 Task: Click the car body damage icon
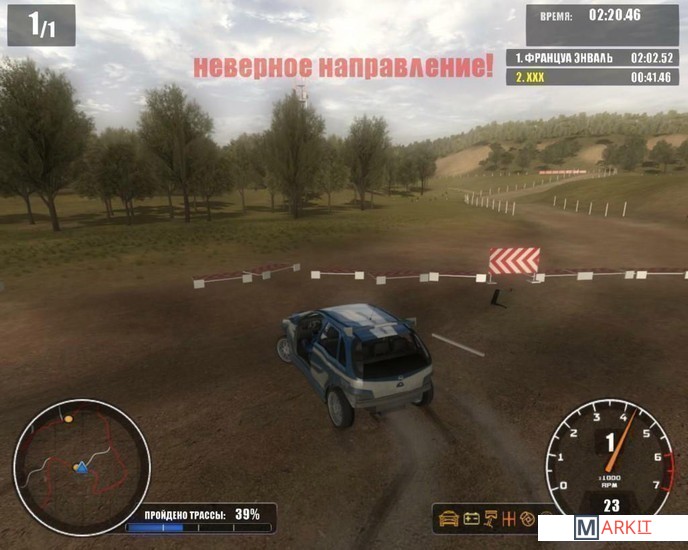pos(448,519)
